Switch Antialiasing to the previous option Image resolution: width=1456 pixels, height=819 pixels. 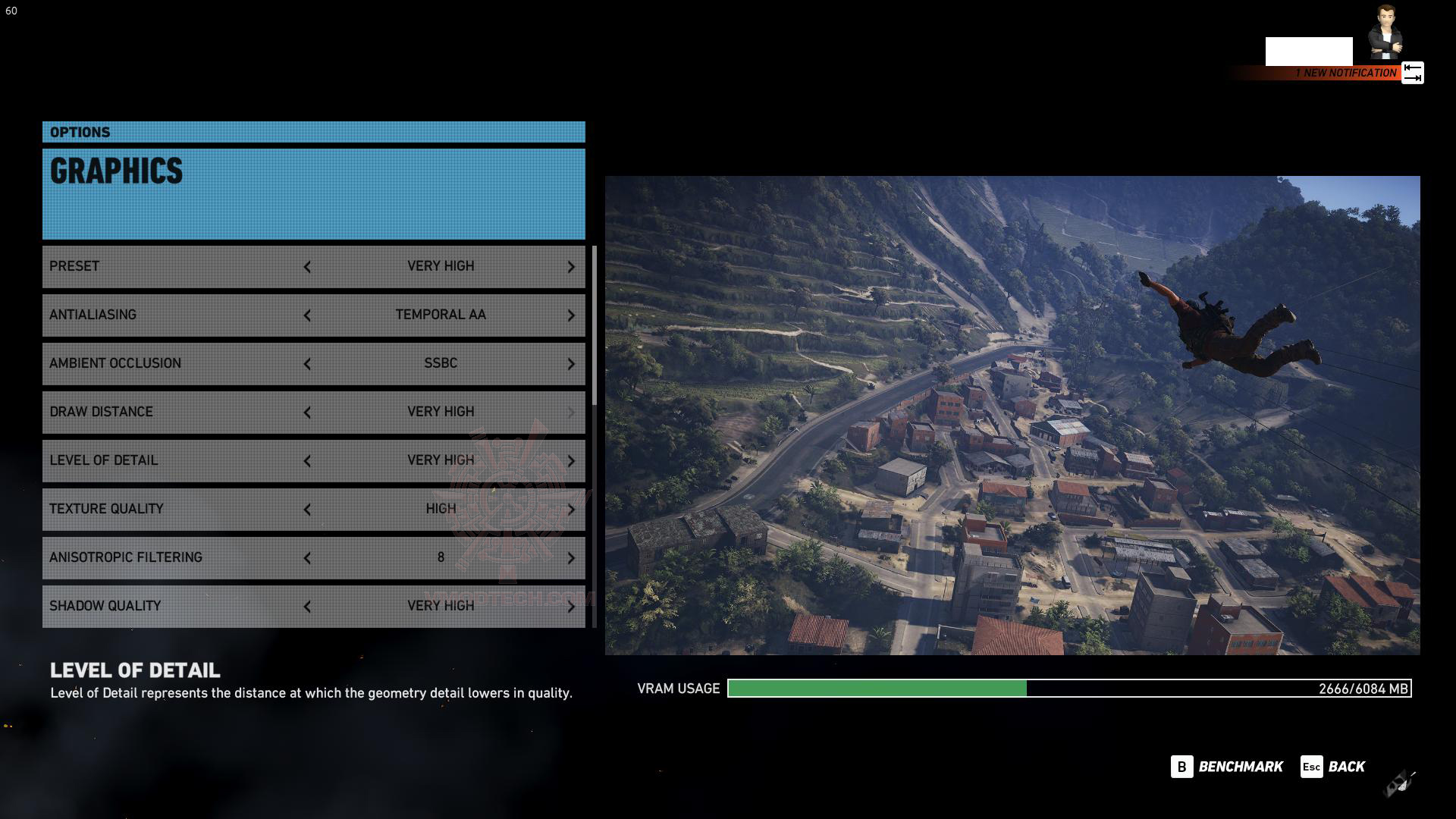coord(307,315)
